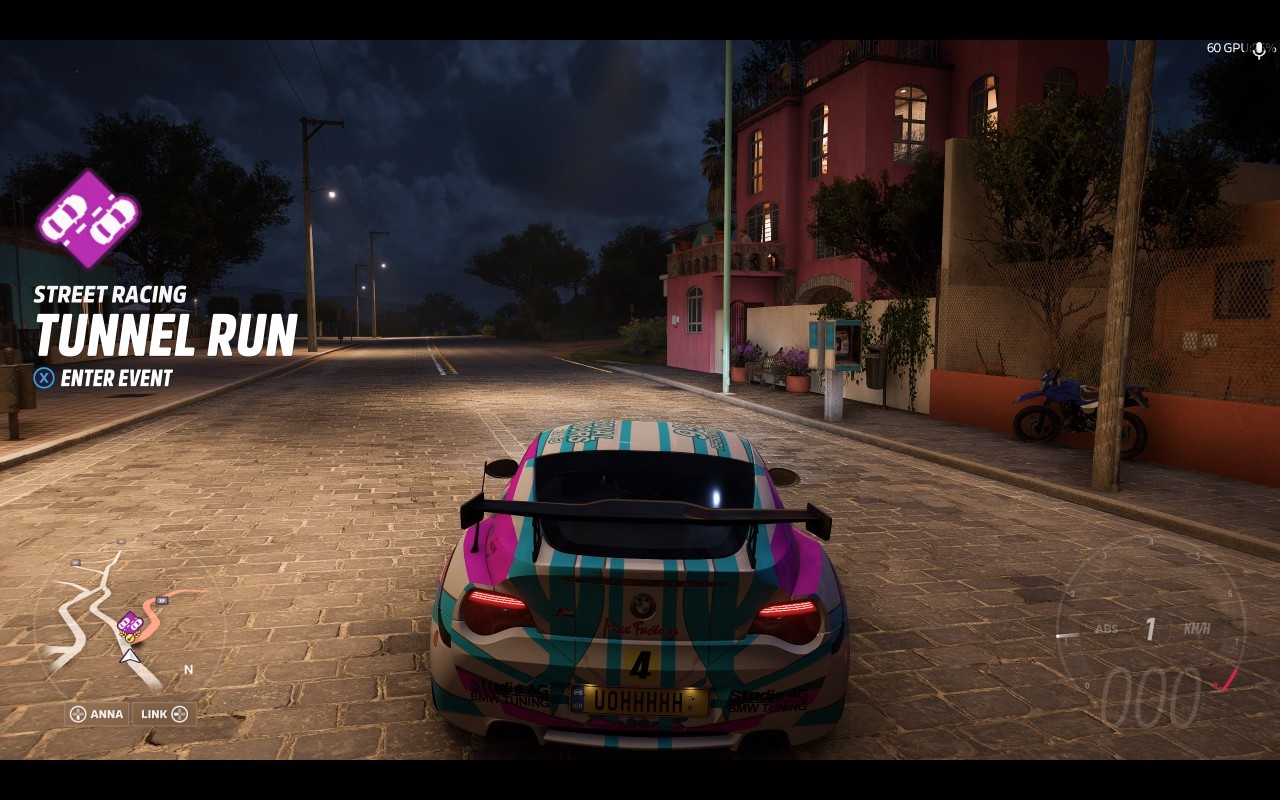The image size is (1280, 800).
Task: Click the d-pad icon next to LINK
Action: tap(180, 714)
